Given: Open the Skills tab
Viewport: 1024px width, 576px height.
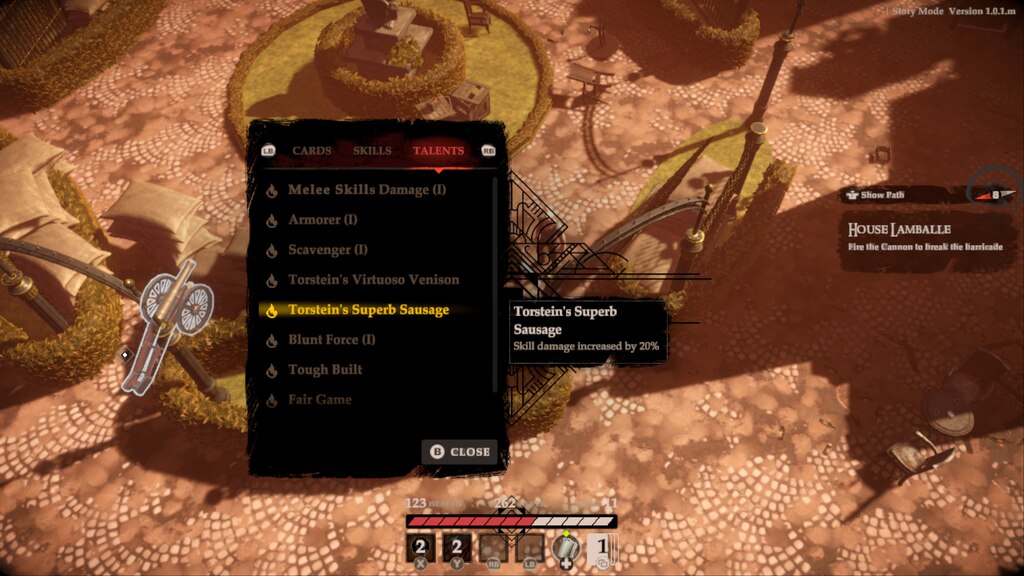Looking at the screenshot, I should (x=372, y=151).
